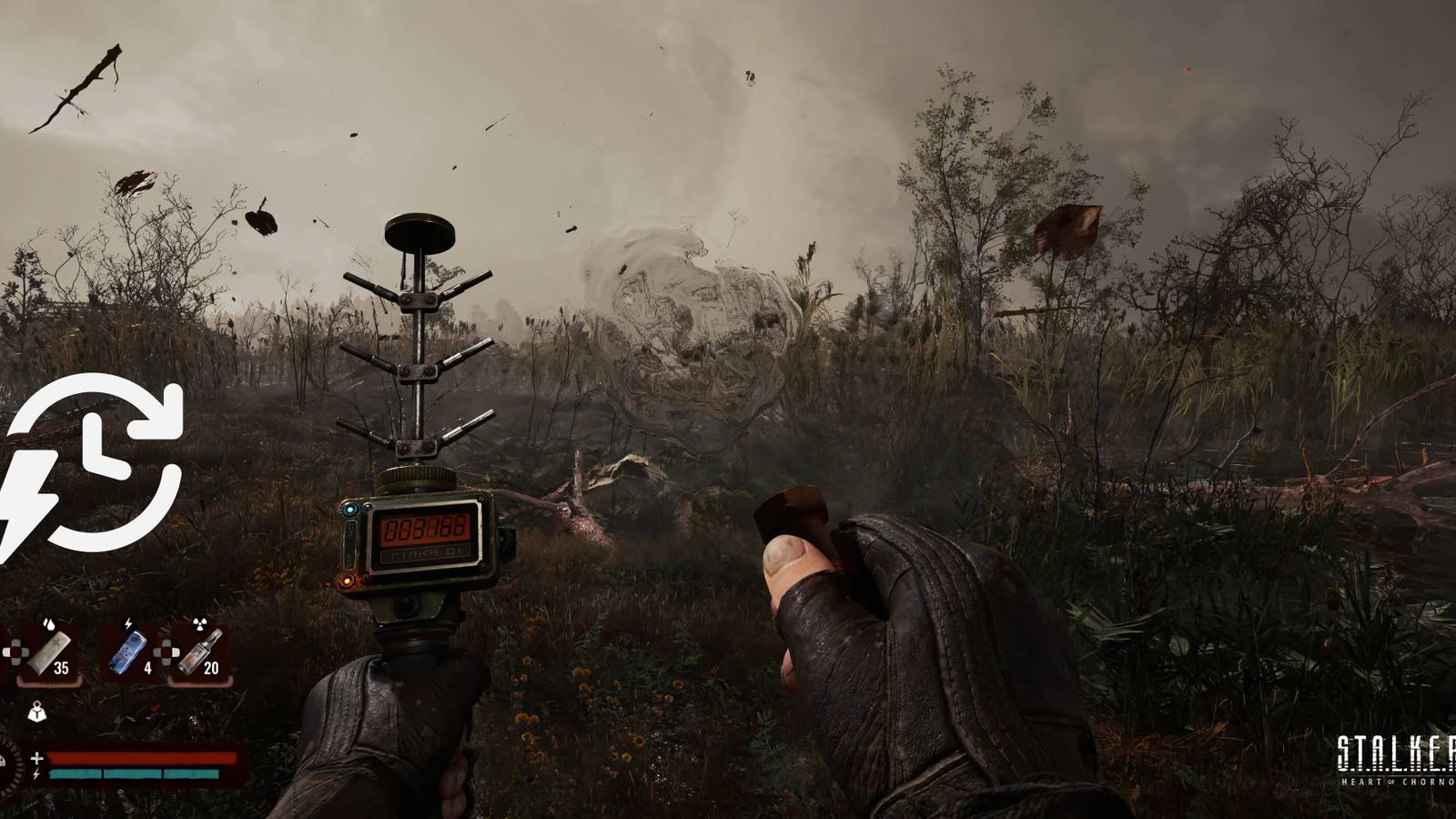
Task: Click the lightning bolt icon above the drink
Action: (x=127, y=622)
